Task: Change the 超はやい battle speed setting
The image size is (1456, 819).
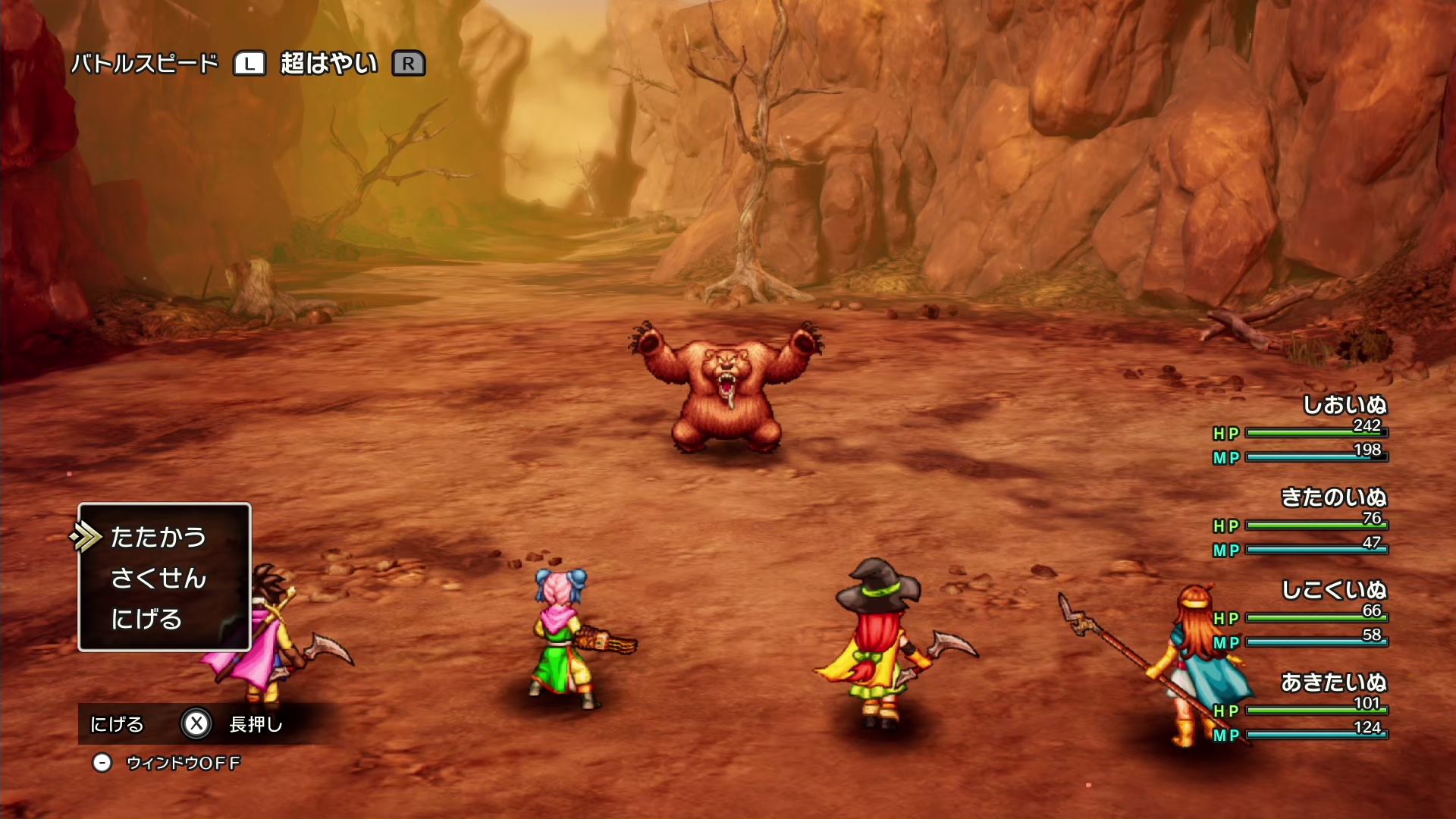Action: click(328, 64)
